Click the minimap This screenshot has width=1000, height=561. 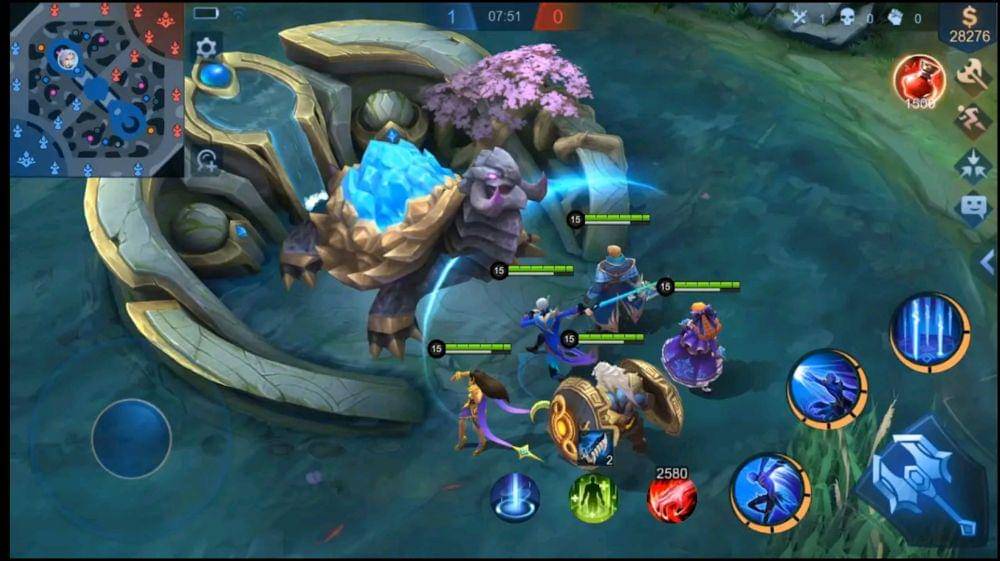[97, 90]
